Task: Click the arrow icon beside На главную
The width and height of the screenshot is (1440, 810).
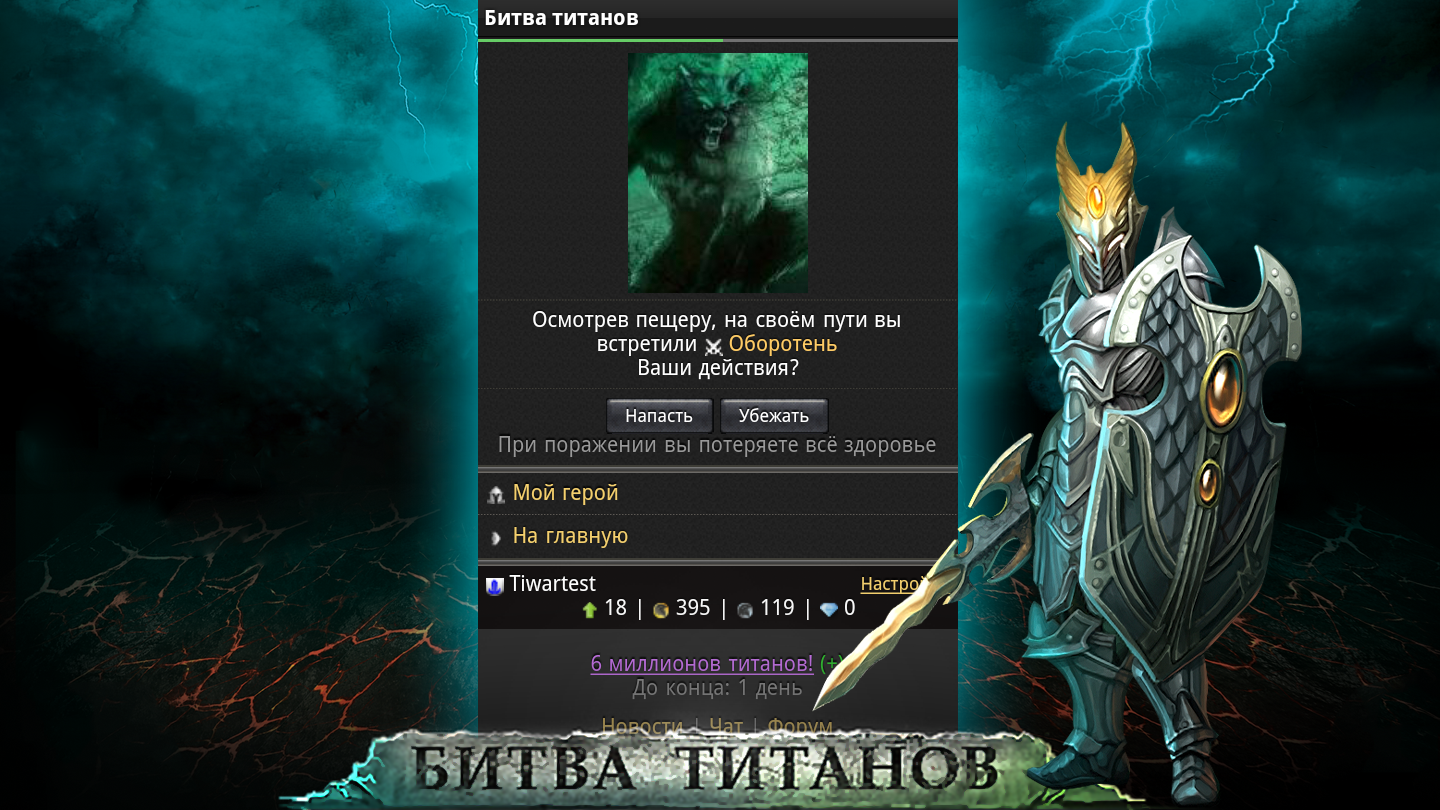Action: coord(496,536)
